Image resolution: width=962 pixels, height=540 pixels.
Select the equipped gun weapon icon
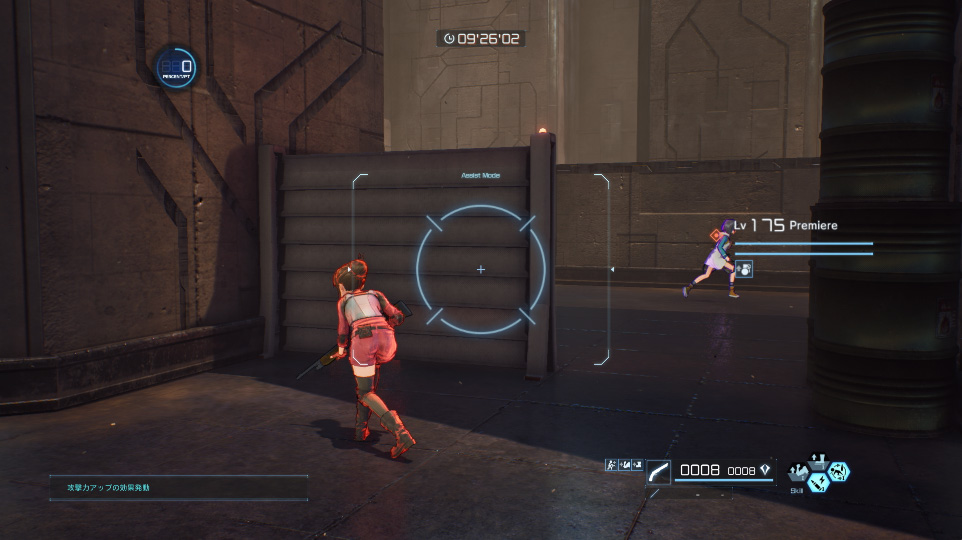pyautogui.click(x=658, y=471)
